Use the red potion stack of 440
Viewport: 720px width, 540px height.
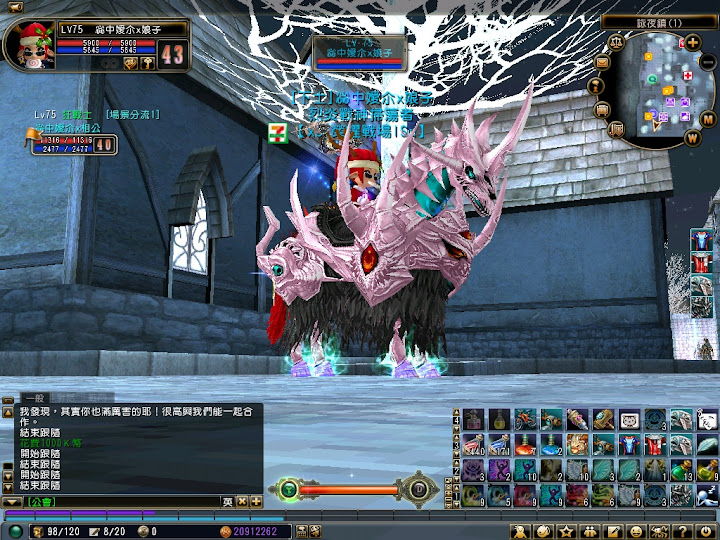[x=472, y=443]
